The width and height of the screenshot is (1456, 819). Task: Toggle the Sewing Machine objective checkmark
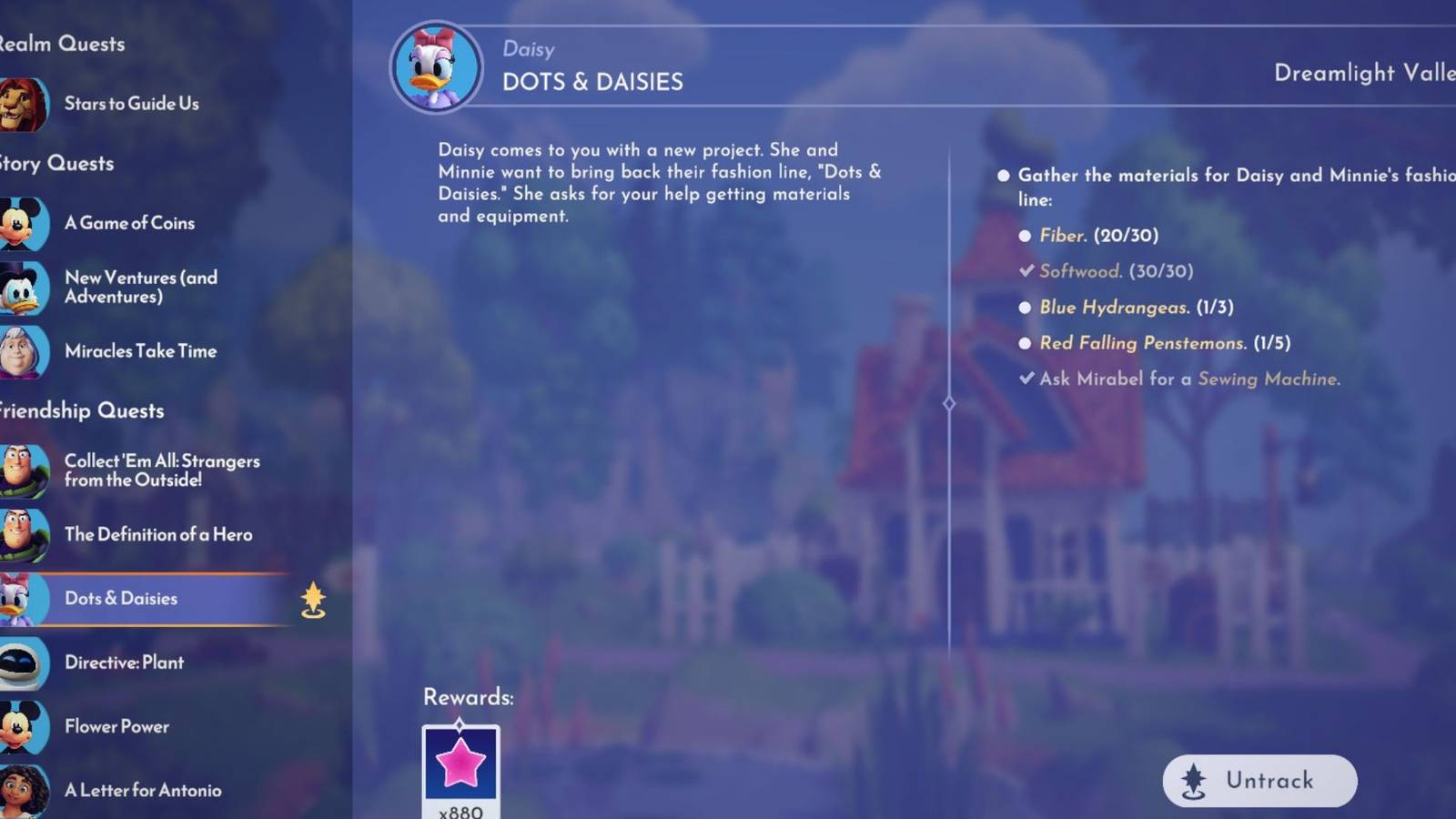(1026, 379)
